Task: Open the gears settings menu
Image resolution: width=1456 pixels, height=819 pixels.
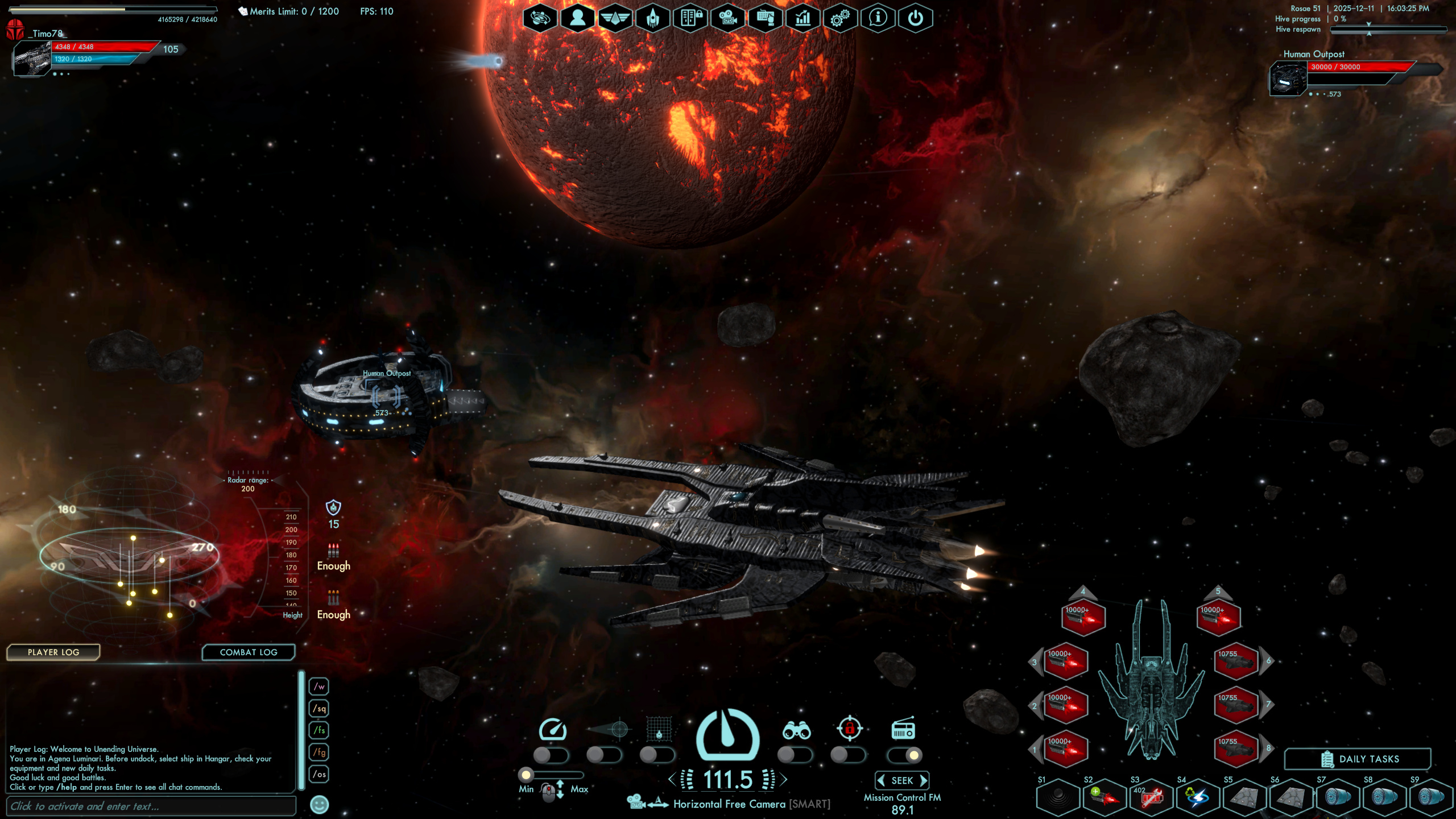Action: [840, 18]
